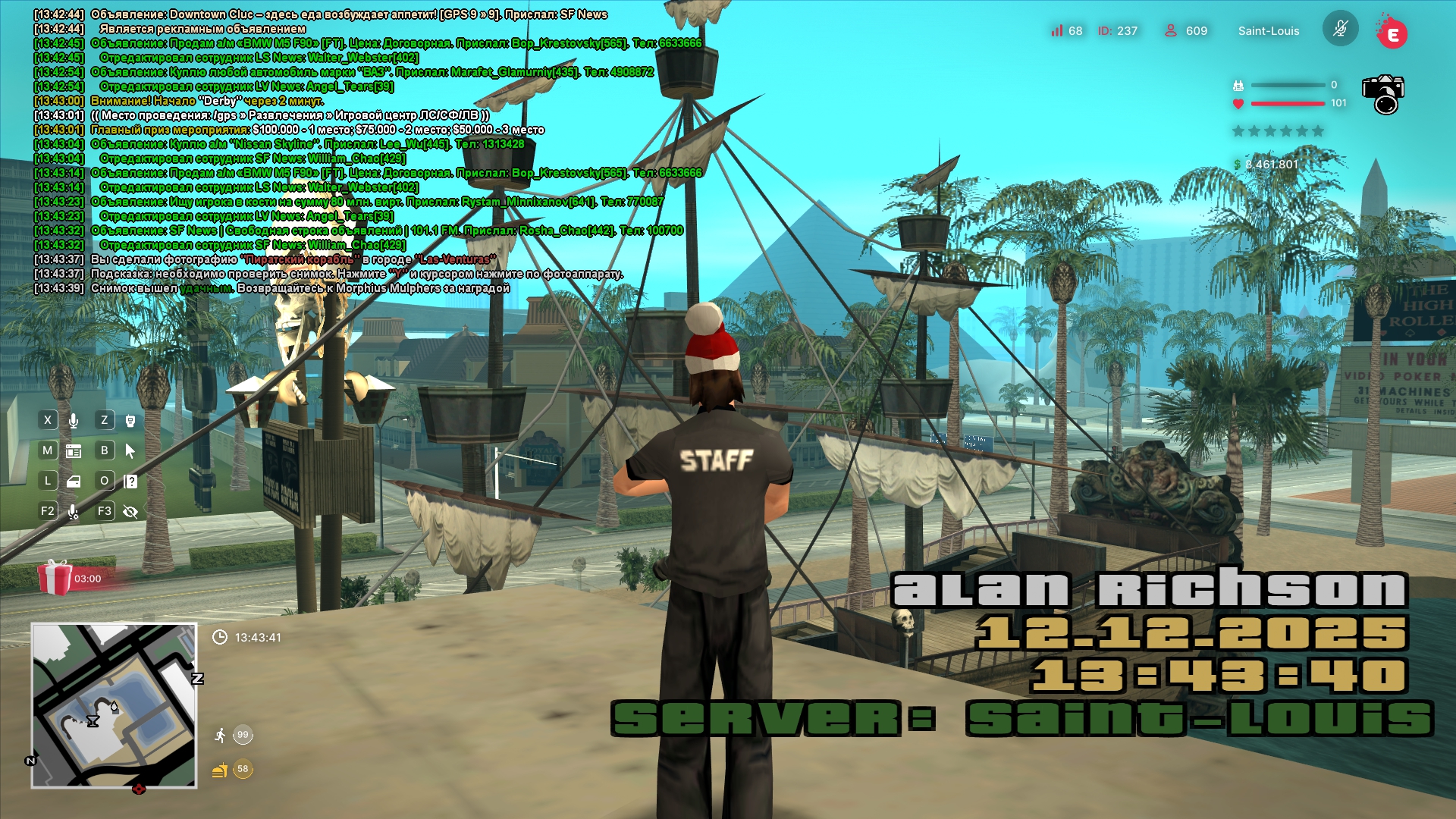1456x819 pixels.
Task: Open the minimap
Action: point(114,705)
